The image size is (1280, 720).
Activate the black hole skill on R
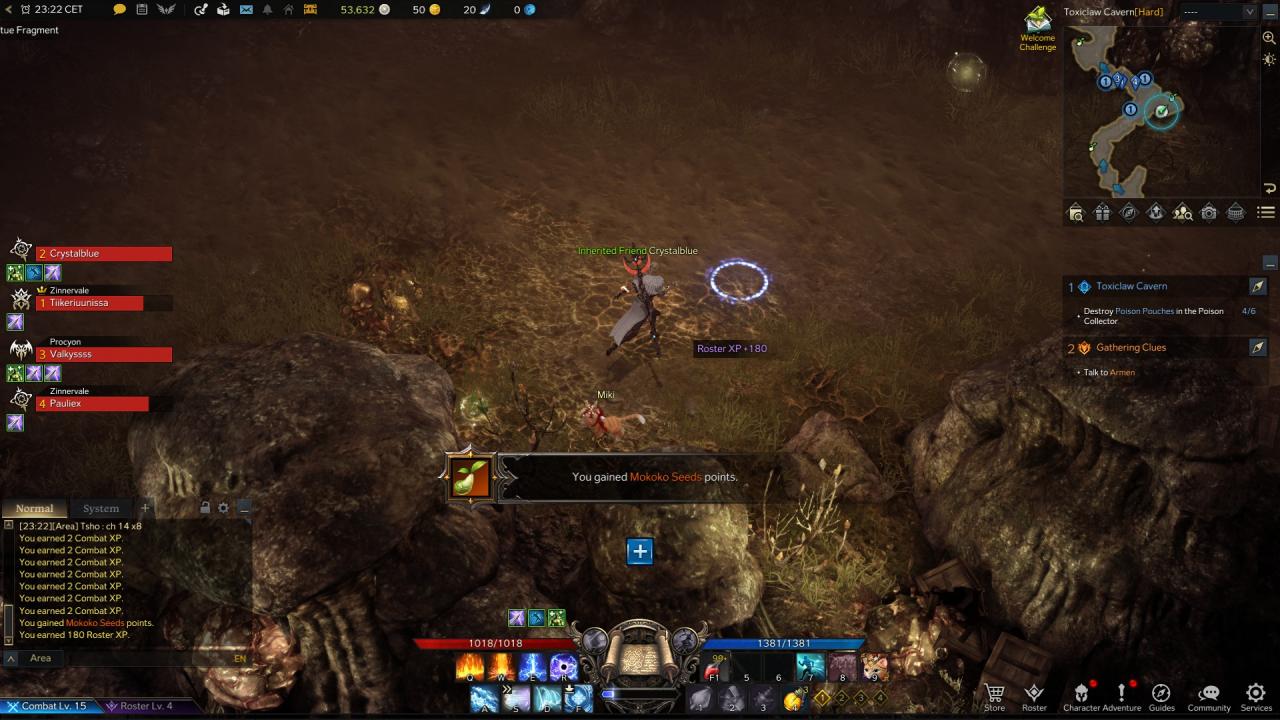[x=563, y=666]
